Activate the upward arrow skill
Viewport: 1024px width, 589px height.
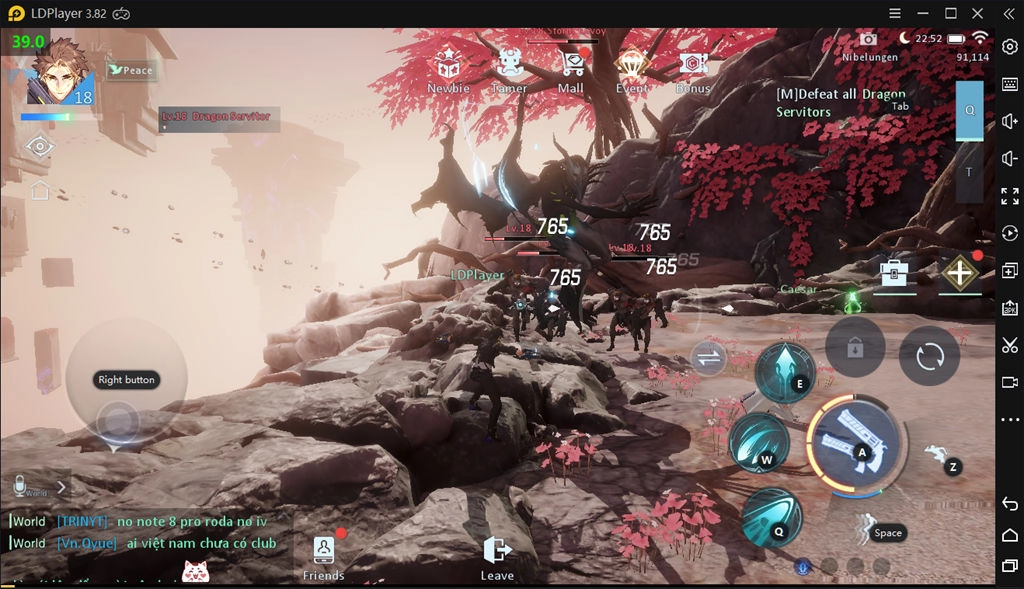pos(785,371)
